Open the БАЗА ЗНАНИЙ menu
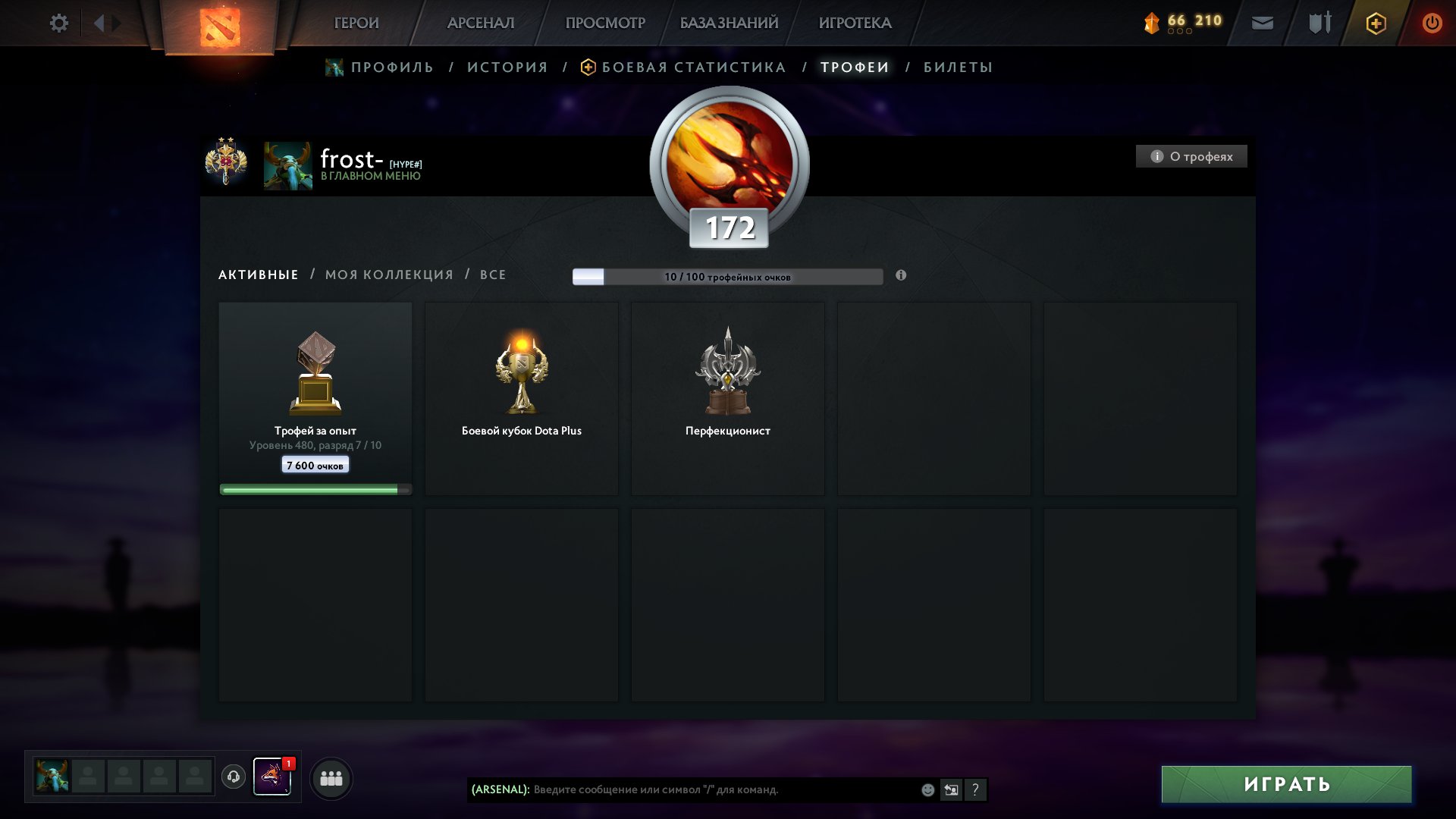 [729, 24]
